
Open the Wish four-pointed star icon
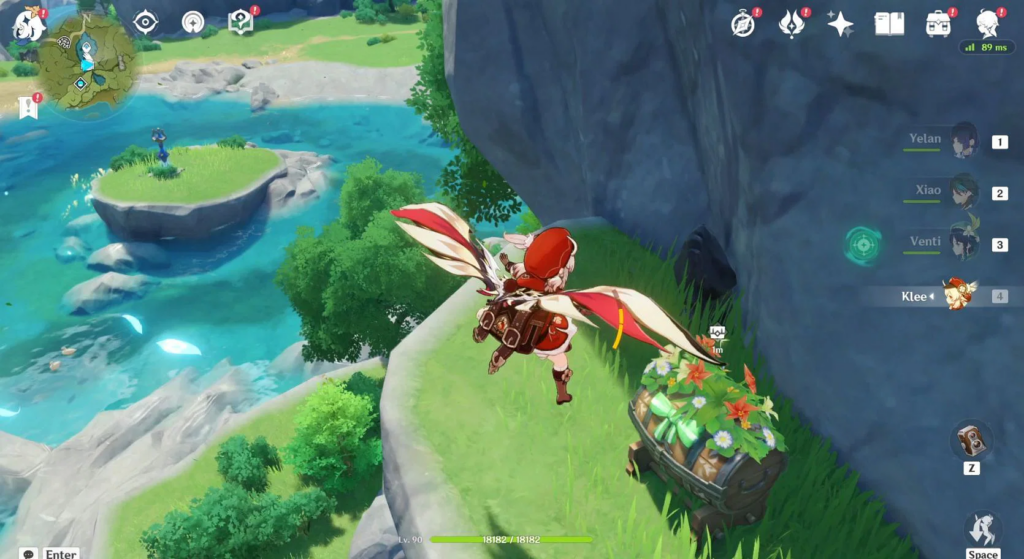[x=840, y=23]
